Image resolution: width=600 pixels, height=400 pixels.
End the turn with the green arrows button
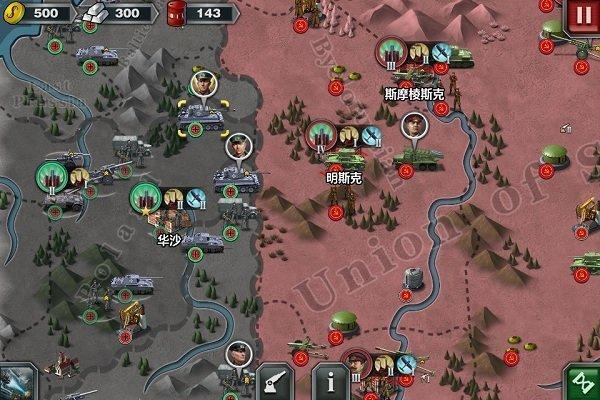tap(582, 383)
